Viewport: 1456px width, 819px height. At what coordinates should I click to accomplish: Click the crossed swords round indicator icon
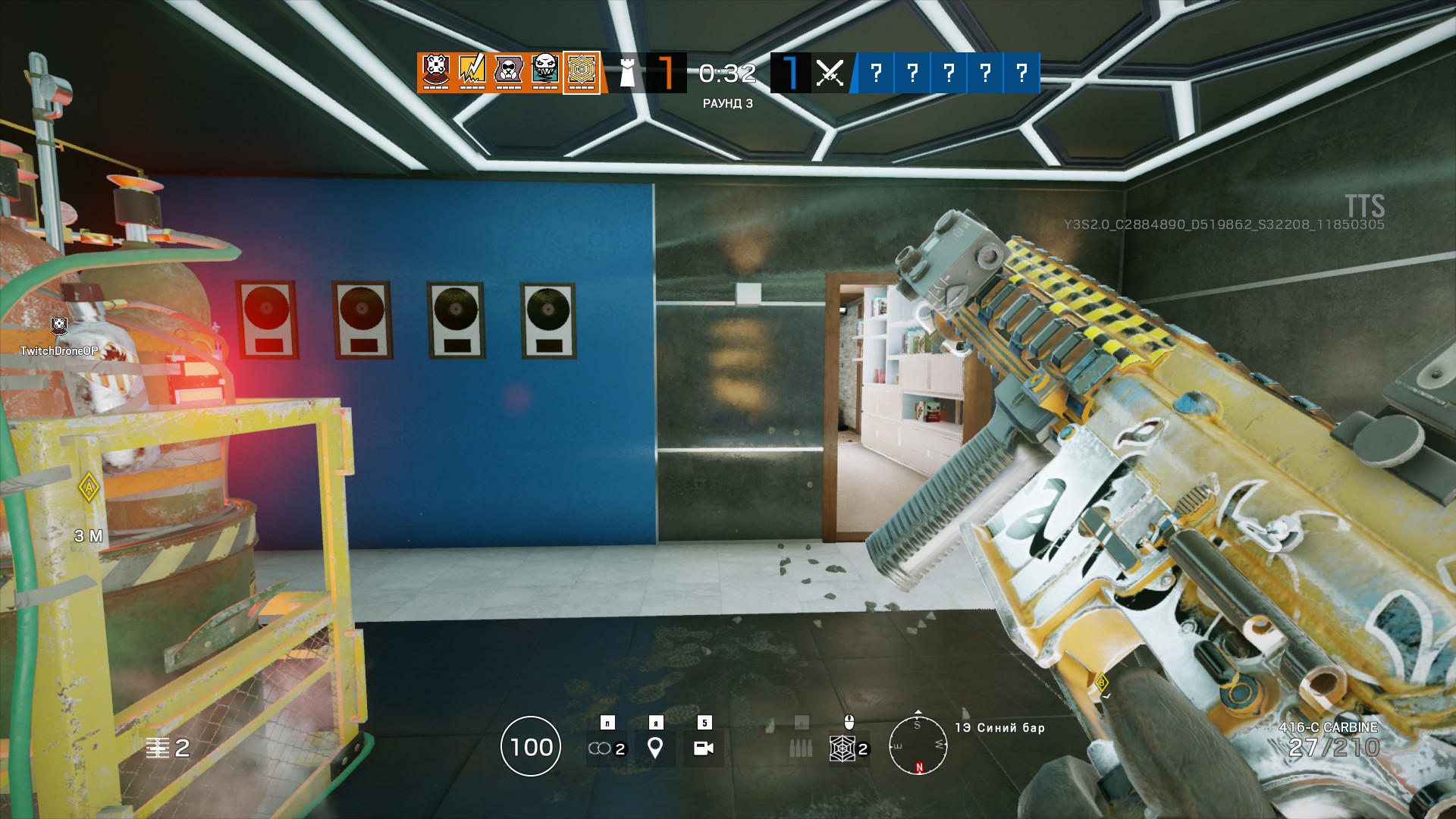[829, 73]
